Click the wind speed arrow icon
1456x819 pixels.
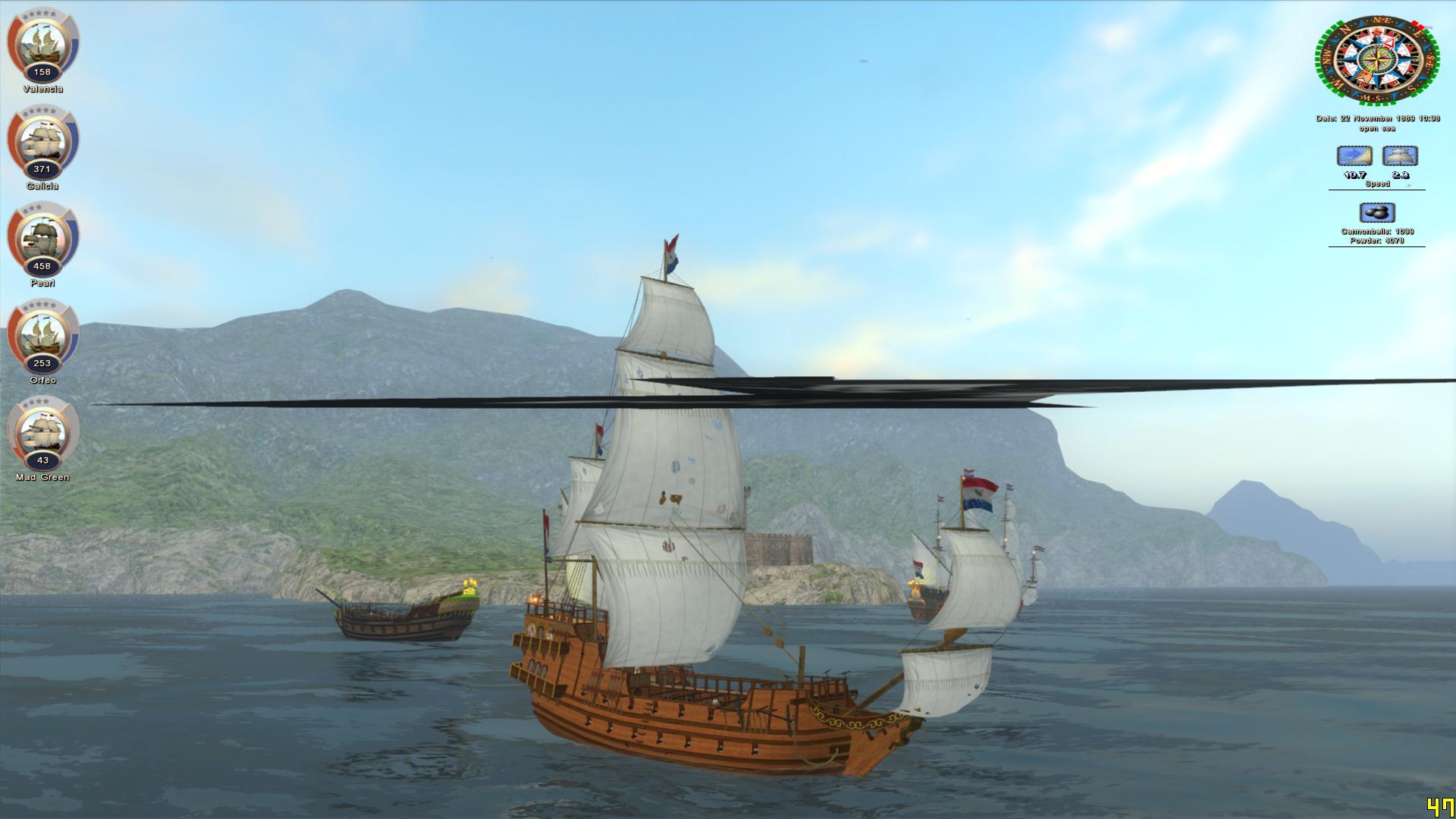click(1354, 156)
